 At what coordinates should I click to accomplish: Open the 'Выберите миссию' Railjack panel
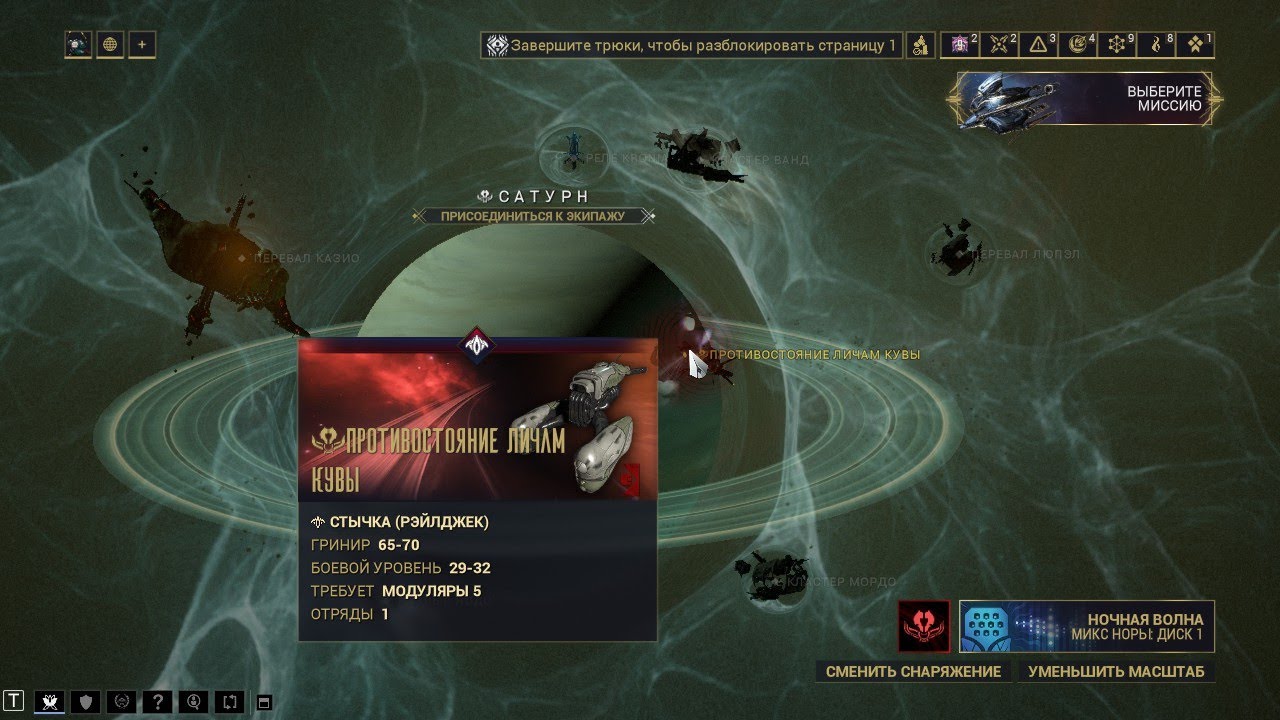point(1085,98)
